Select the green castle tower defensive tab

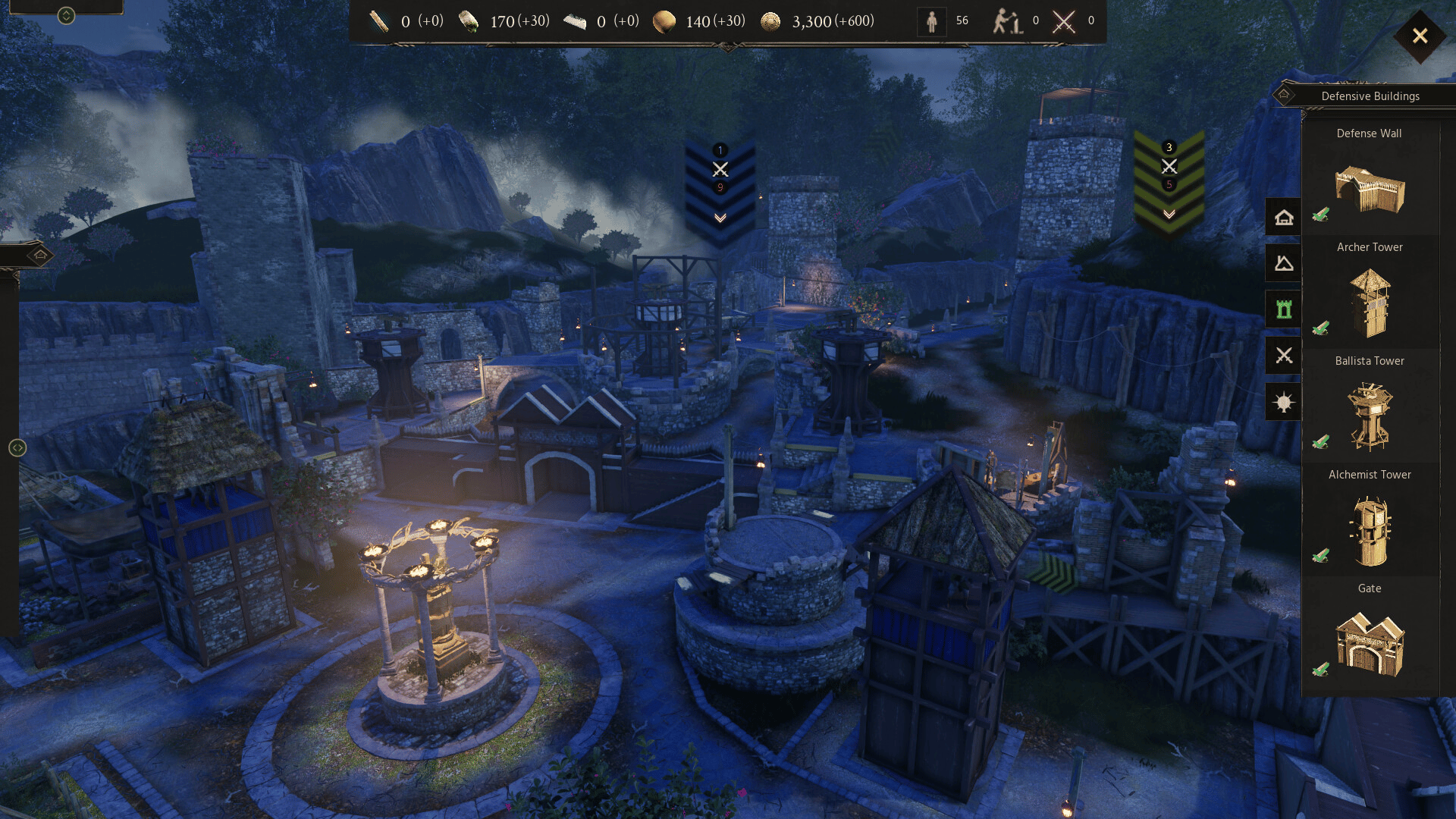coord(1284,309)
